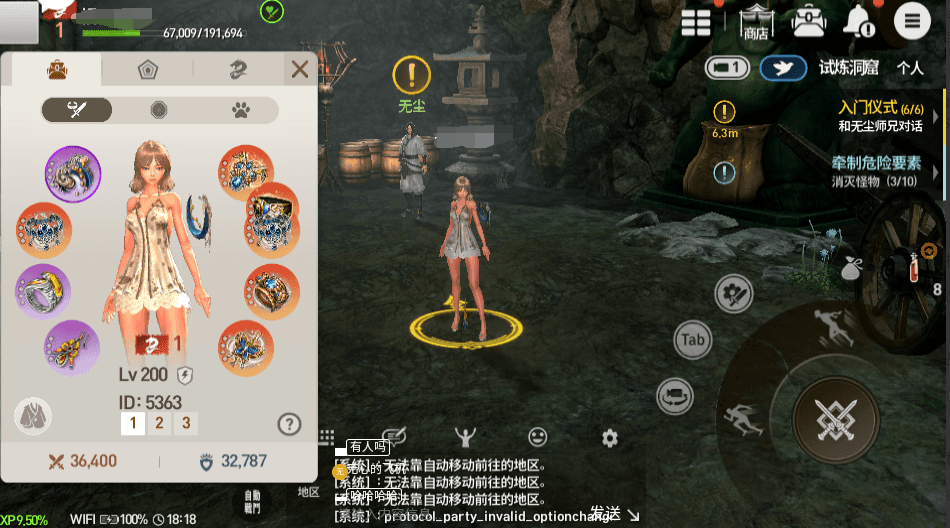Choose equipment preset number 2
The image size is (950, 528).
[x=158, y=423]
